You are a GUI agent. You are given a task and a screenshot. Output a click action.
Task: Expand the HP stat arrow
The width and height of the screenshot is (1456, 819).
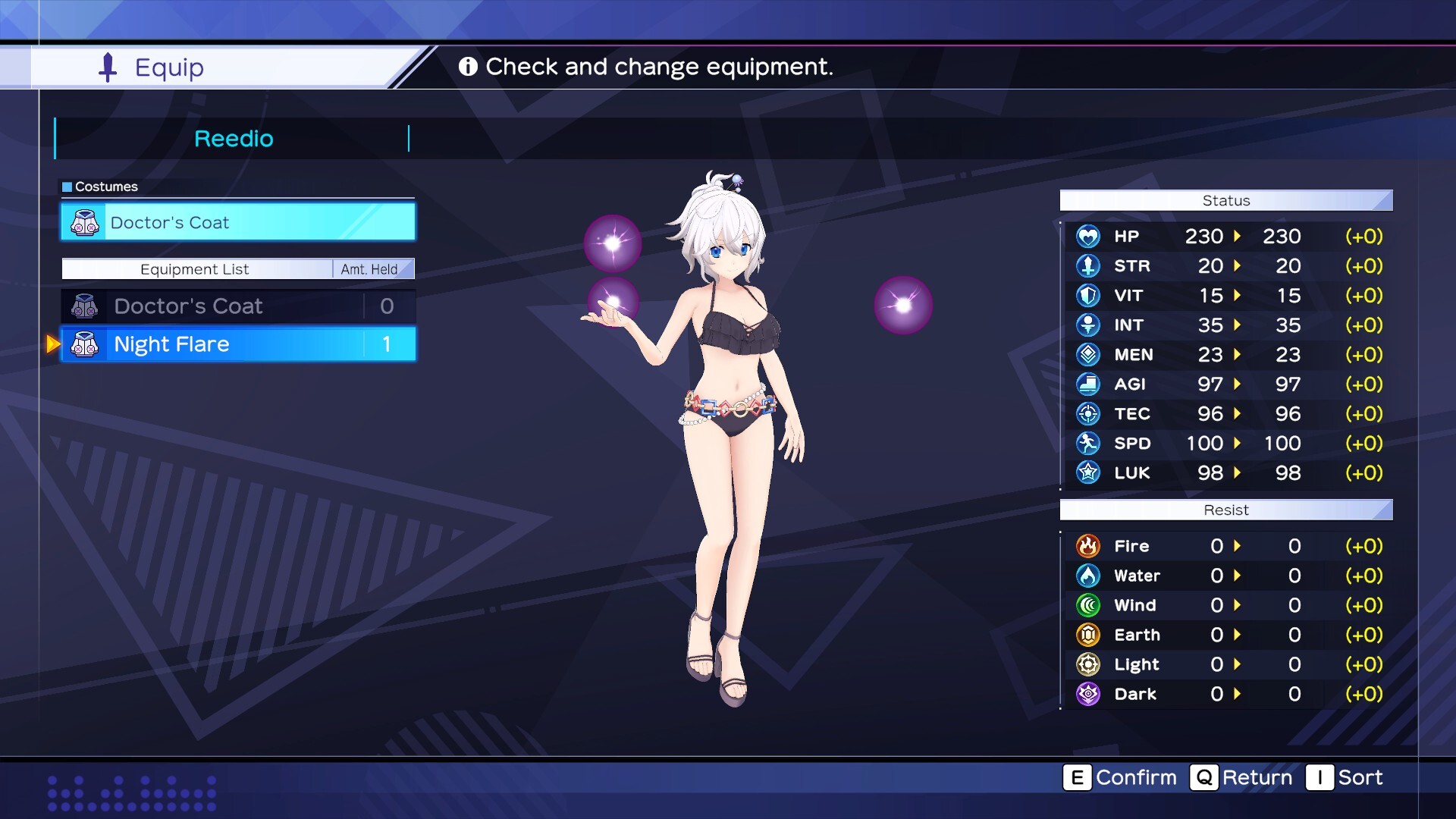click(x=1239, y=236)
